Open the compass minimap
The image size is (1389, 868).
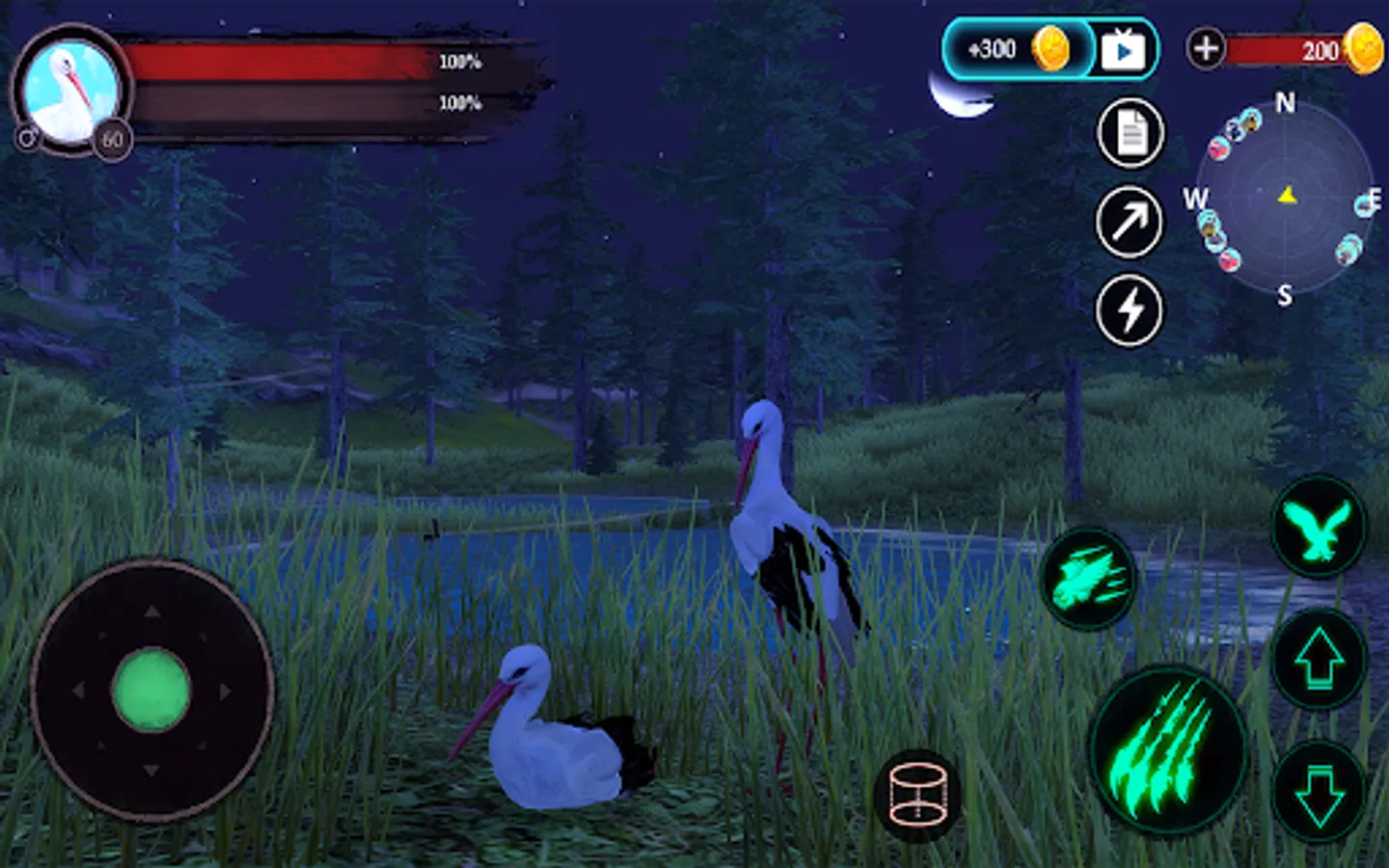tap(1285, 199)
